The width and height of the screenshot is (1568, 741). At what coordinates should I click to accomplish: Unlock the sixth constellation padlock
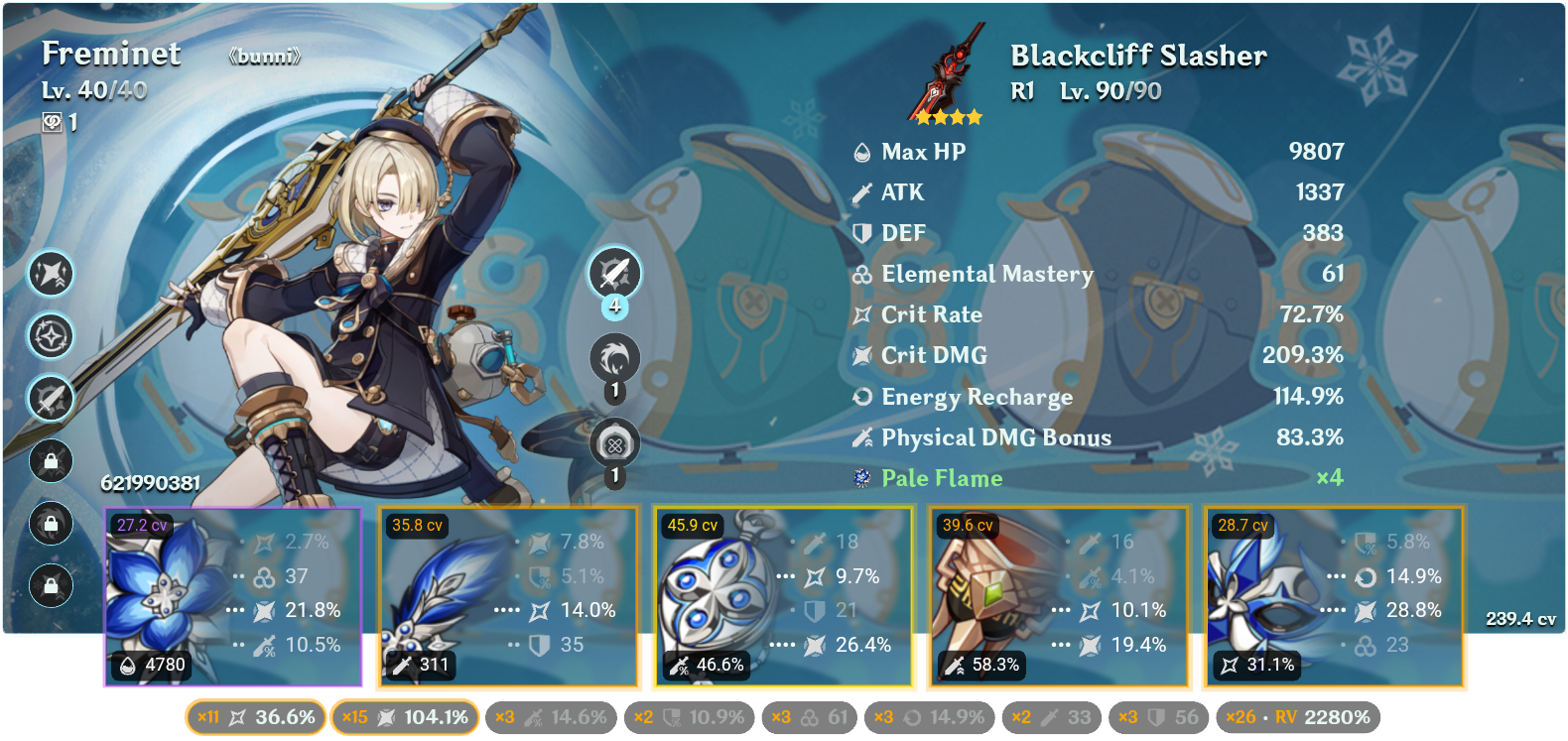52,586
